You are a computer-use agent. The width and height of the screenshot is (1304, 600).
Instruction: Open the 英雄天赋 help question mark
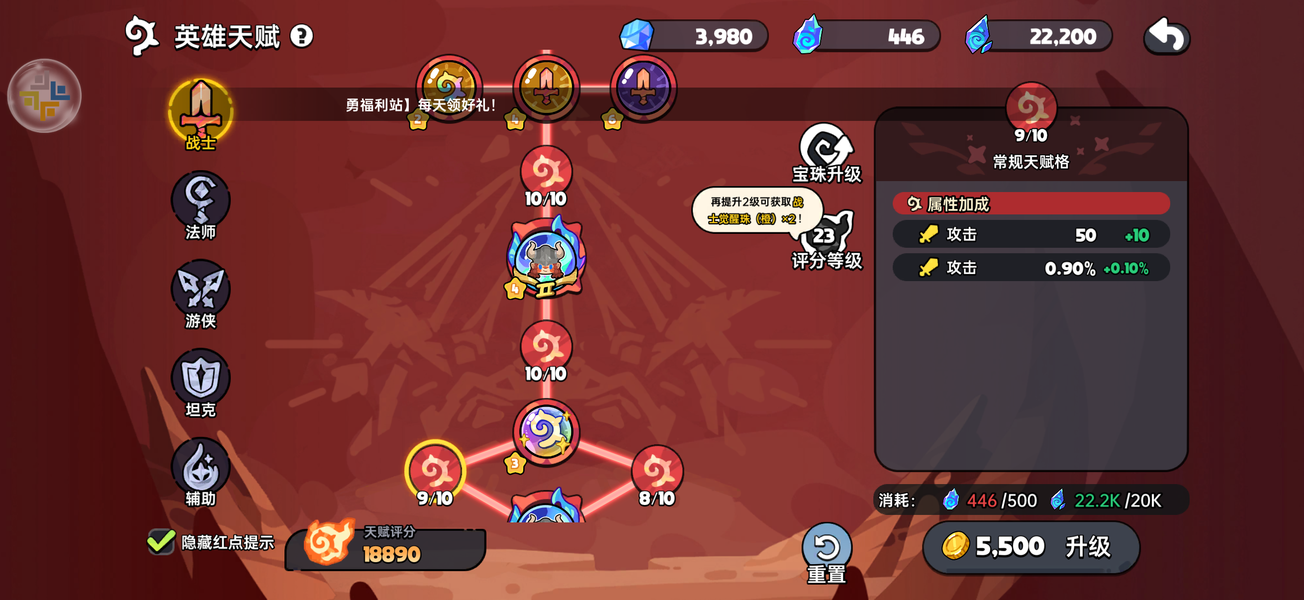tap(301, 36)
